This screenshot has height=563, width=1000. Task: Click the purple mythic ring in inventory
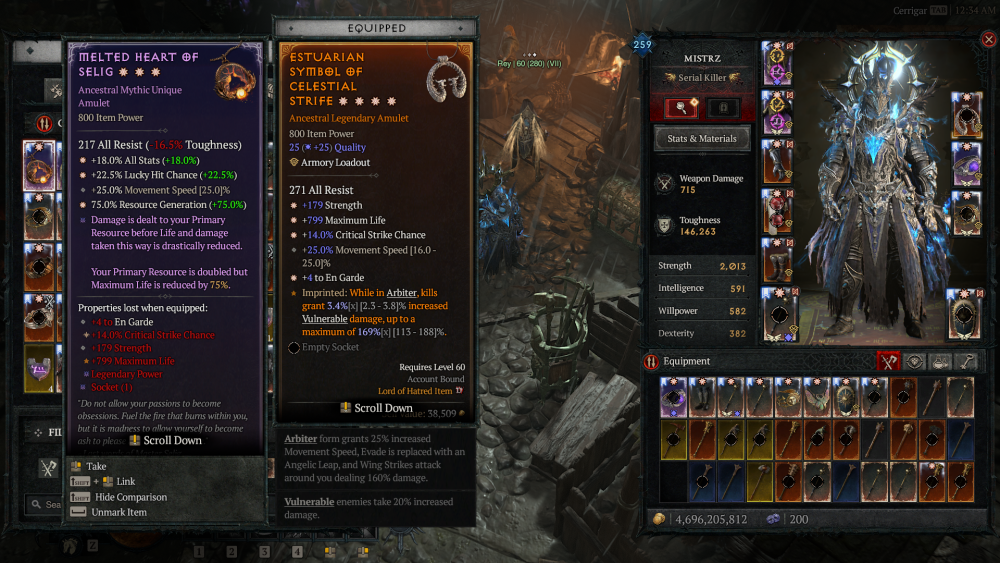pyautogui.click(x=672, y=398)
